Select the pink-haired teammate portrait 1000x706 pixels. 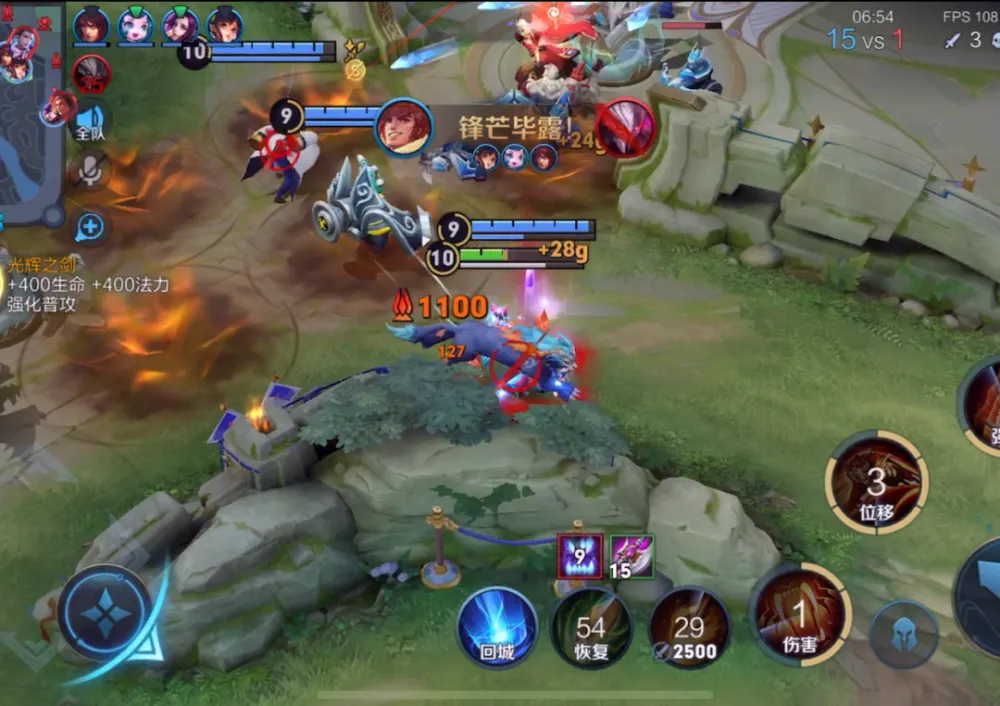[136, 25]
